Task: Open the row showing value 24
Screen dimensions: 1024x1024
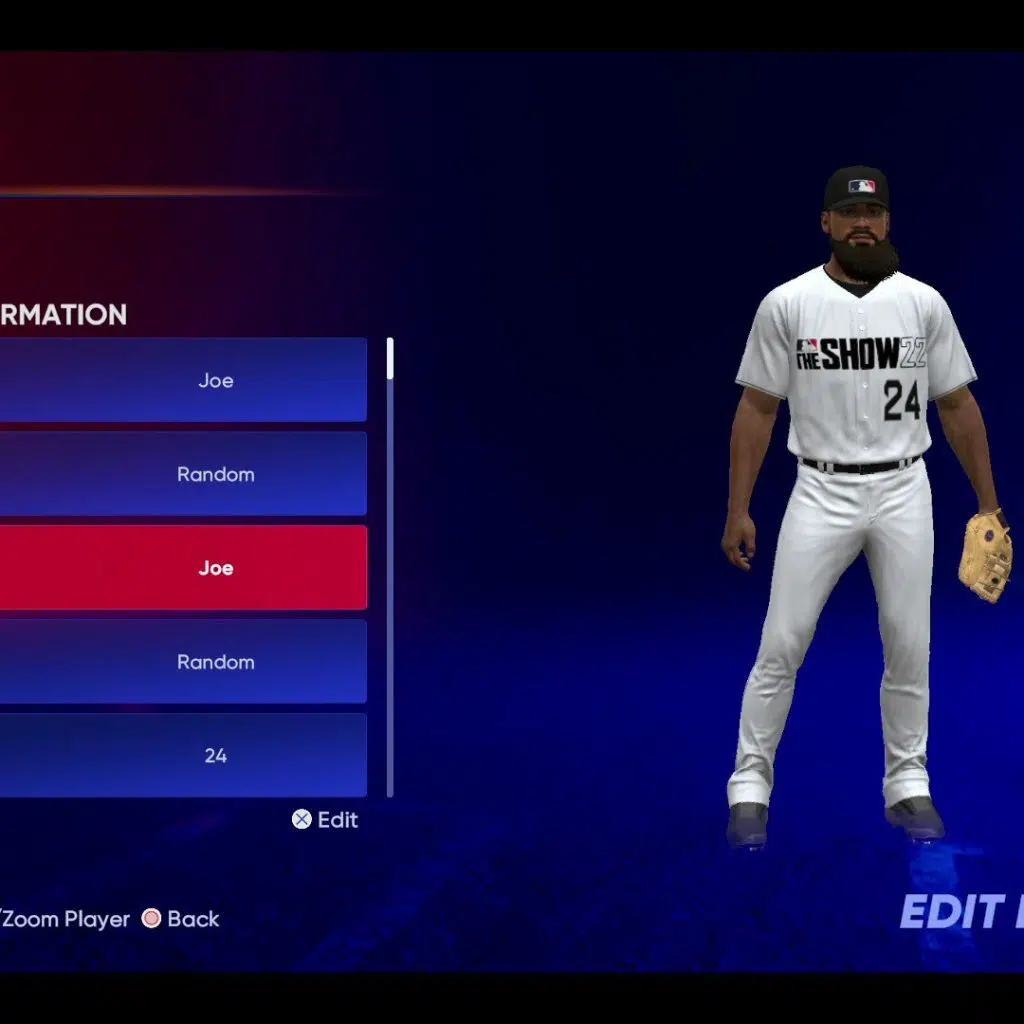Action: [x=183, y=756]
